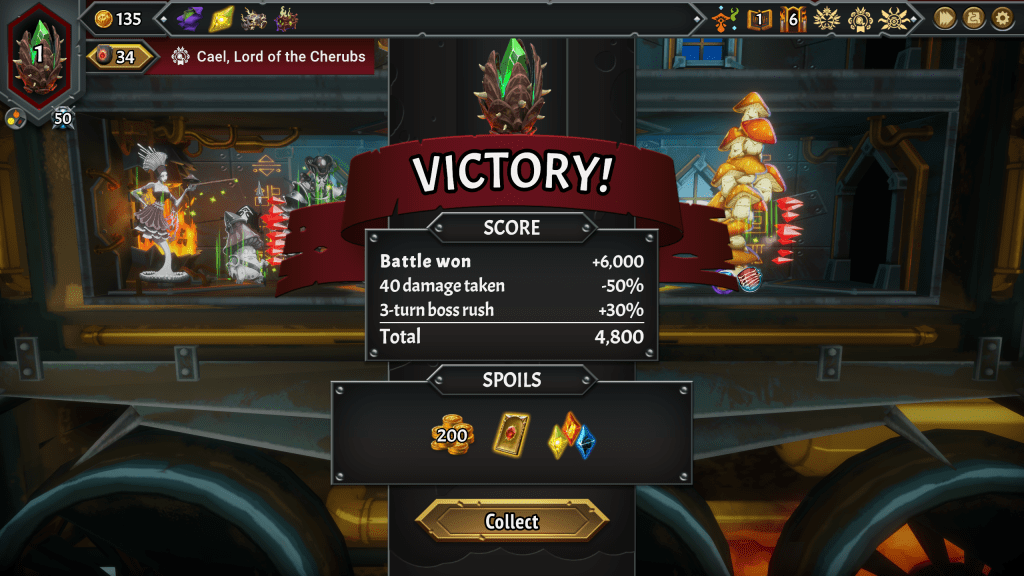1024x576 pixels.
Task: Inspect the bone-colored skull artifact
Action: point(253,18)
